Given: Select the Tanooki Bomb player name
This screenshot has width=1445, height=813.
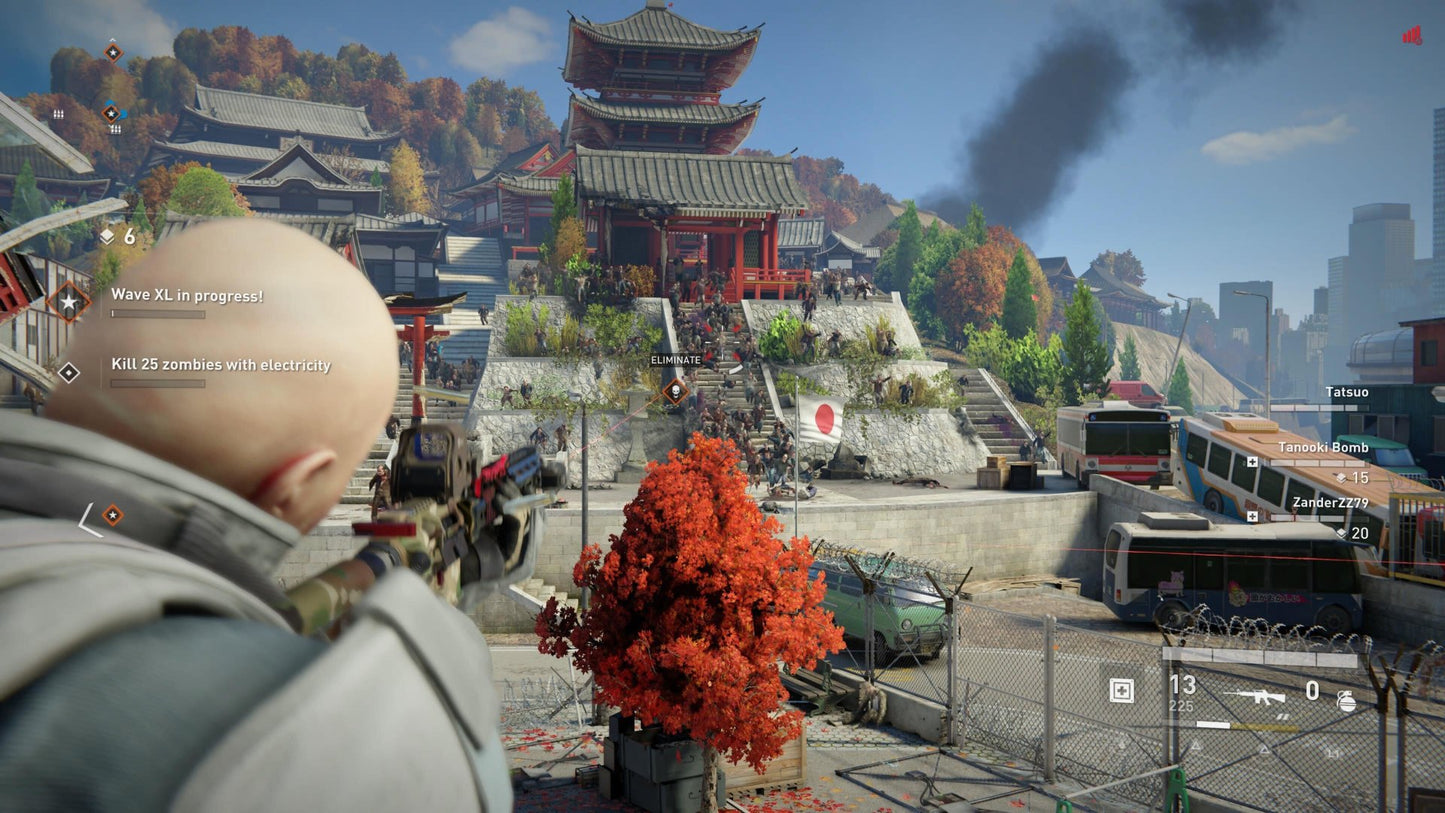Looking at the screenshot, I should pos(1324,447).
